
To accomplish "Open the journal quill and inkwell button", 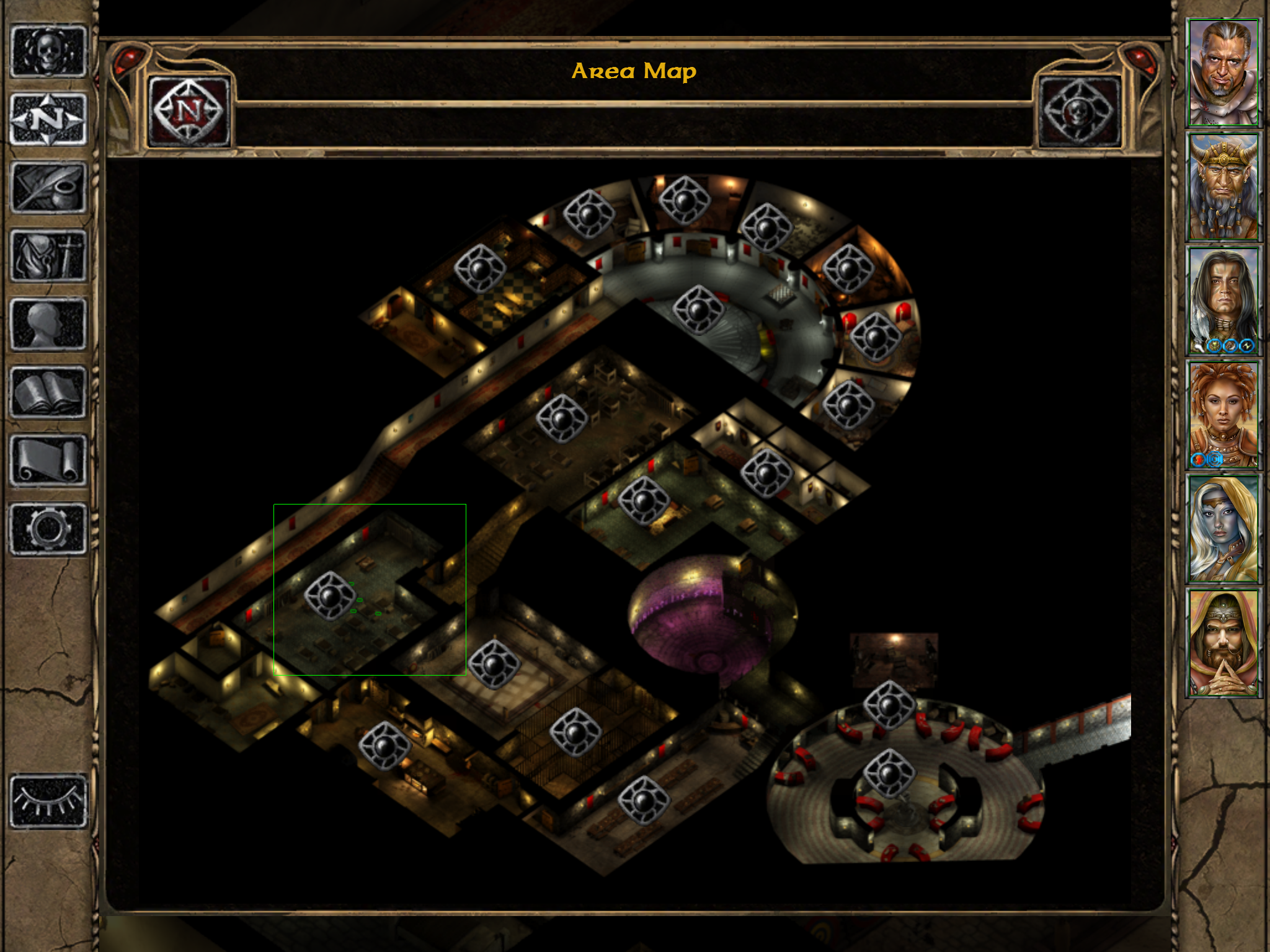I will 48,187.
